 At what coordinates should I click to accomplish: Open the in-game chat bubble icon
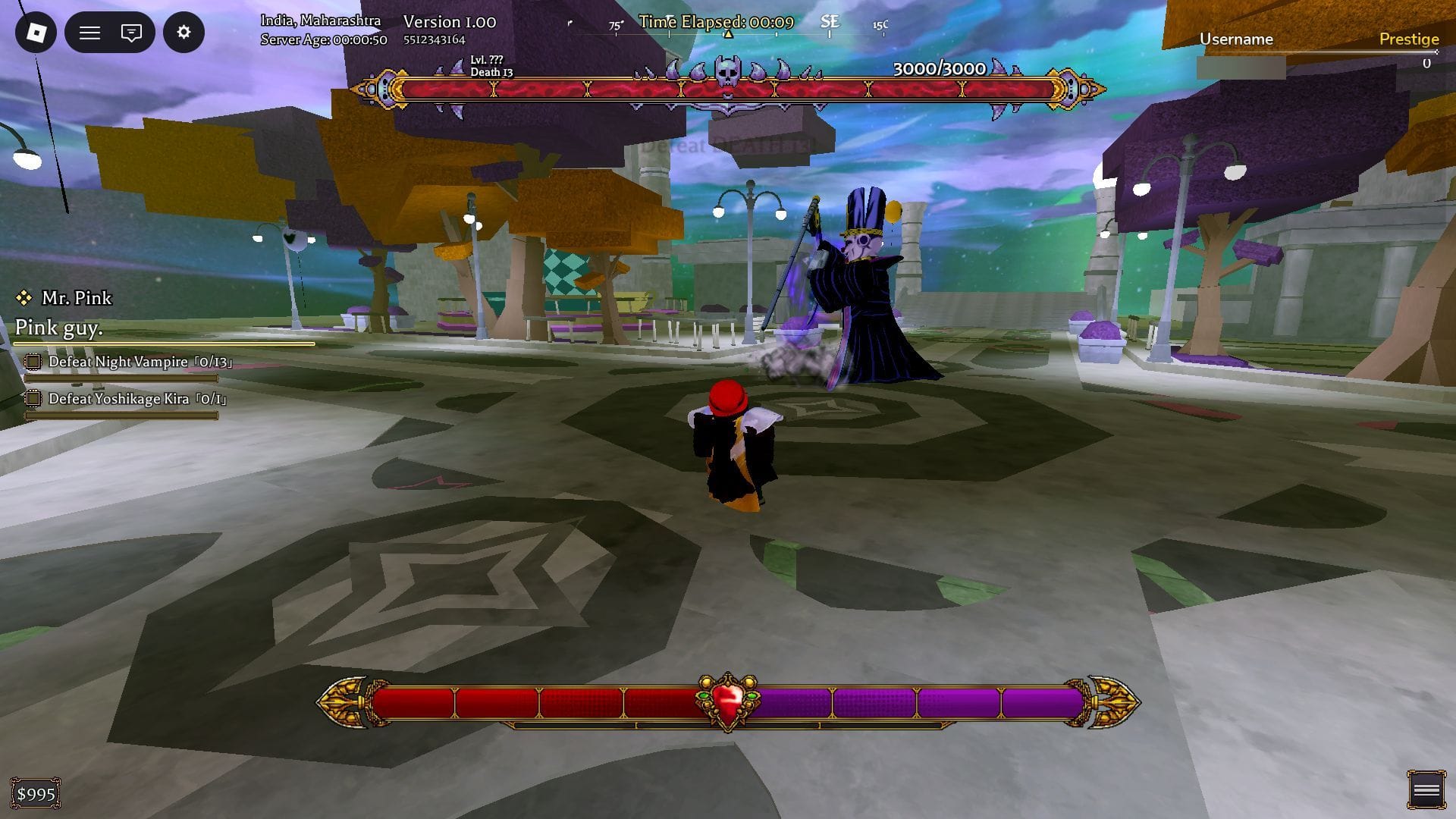coord(130,33)
